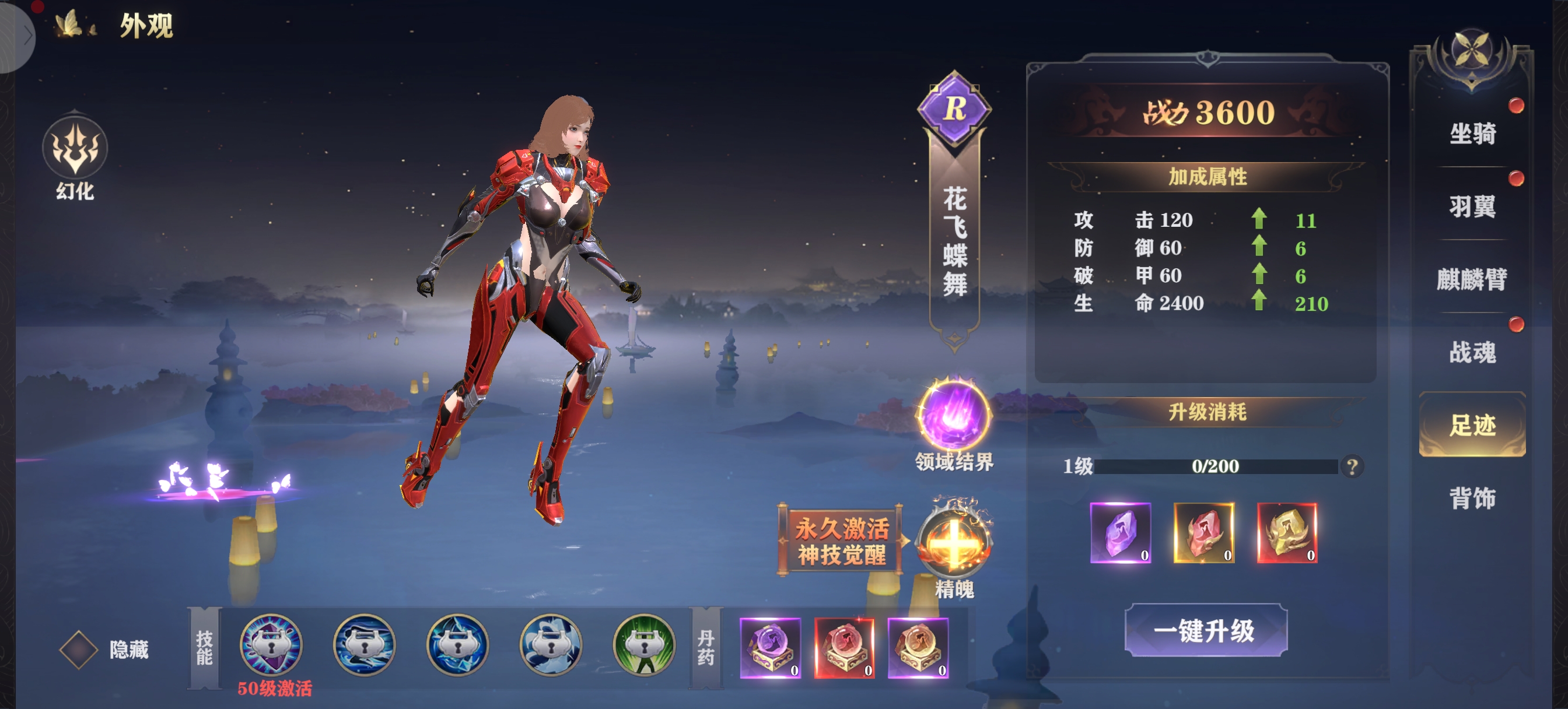This screenshot has width=1568, height=709.
Task: Switch to the 羽翼 tab
Action: click(x=1472, y=207)
